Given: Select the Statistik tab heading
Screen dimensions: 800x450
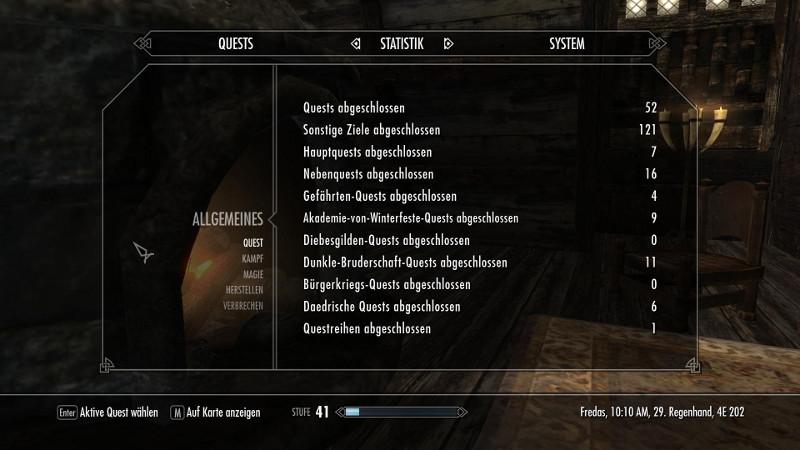Looking at the screenshot, I should pyautogui.click(x=402, y=44).
